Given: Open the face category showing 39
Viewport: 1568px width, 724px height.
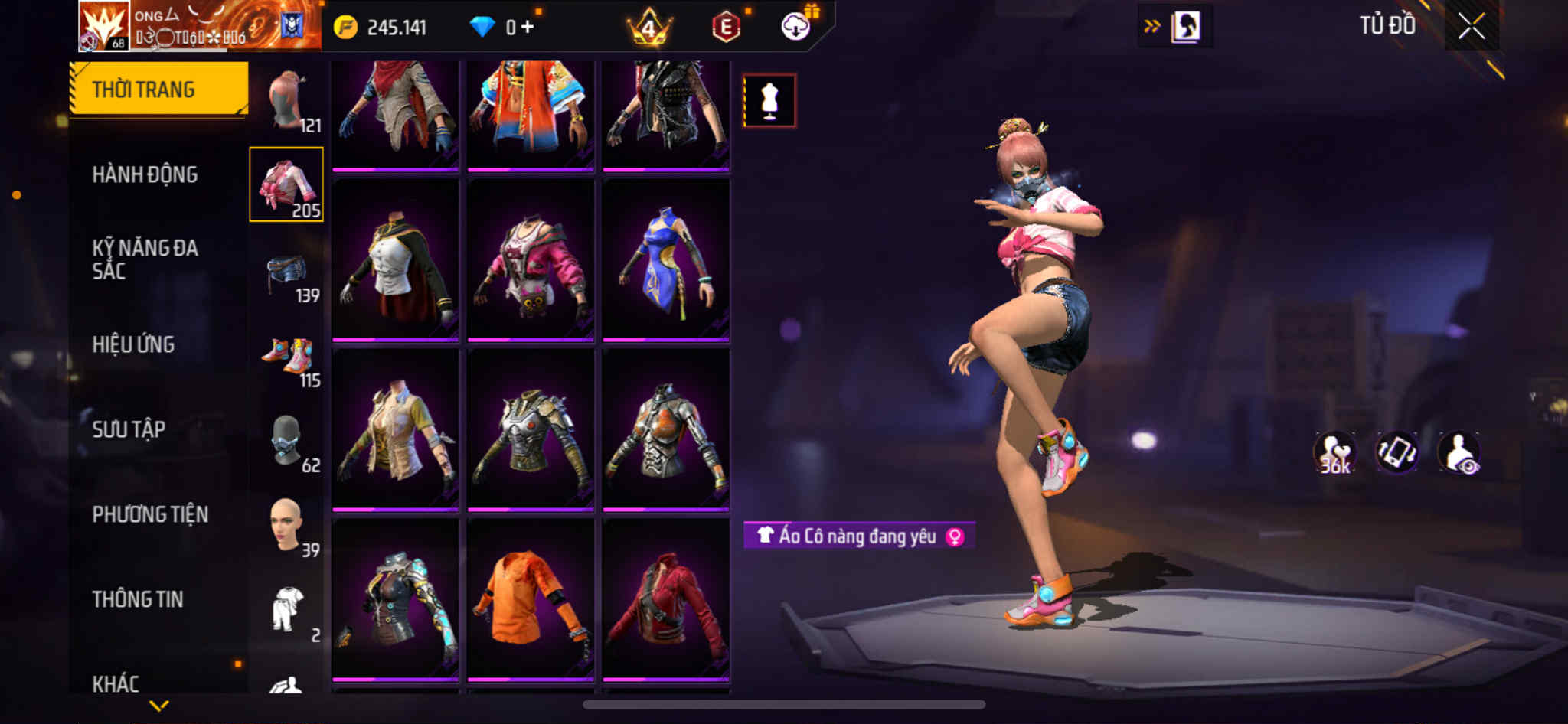Looking at the screenshot, I should tap(287, 528).
